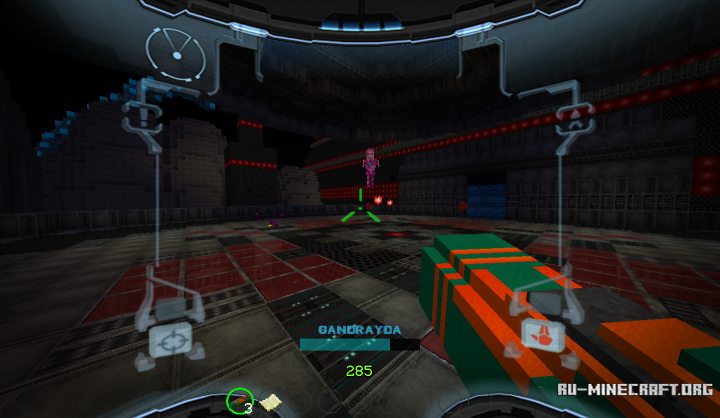
Task: Select the crosshair visor icon
Action: coord(168,341)
